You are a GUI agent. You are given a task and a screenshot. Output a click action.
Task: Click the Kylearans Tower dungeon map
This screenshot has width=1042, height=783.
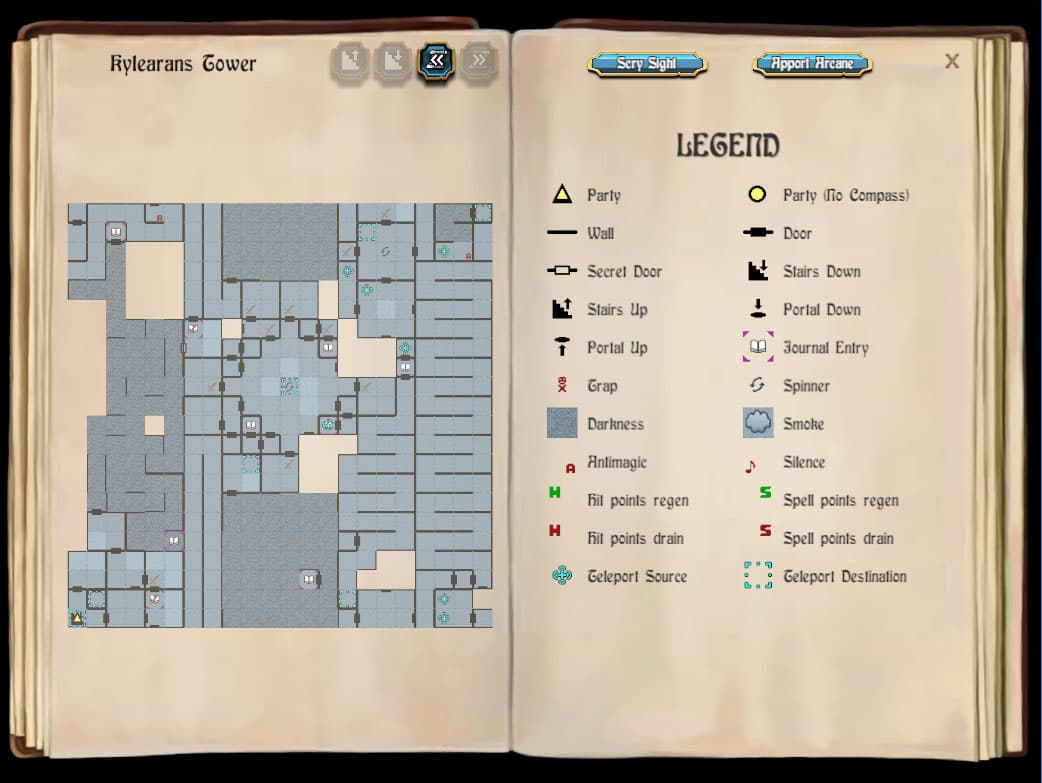pyautogui.click(x=280, y=415)
